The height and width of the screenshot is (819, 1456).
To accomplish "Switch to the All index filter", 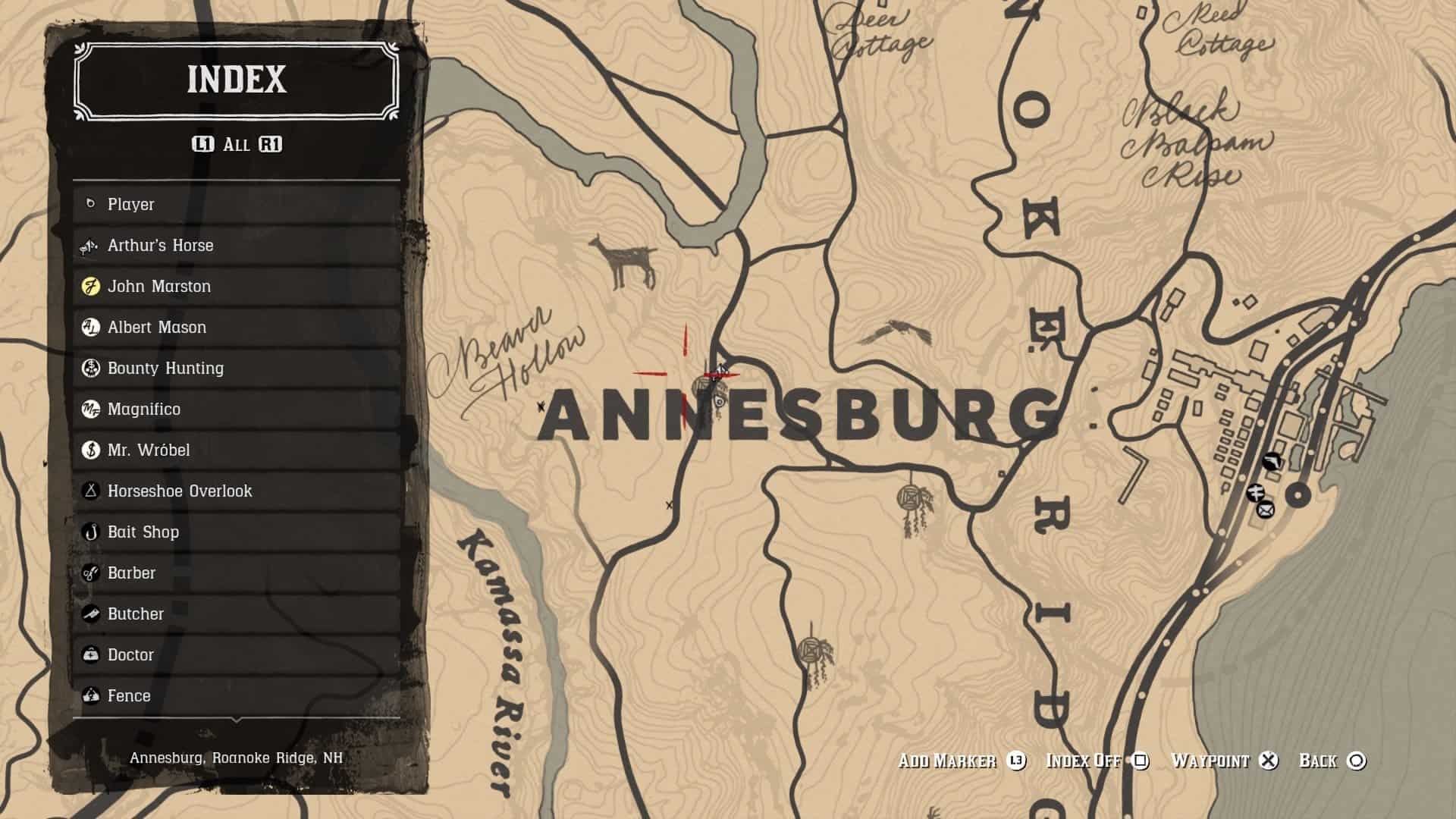I will point(235,144).
